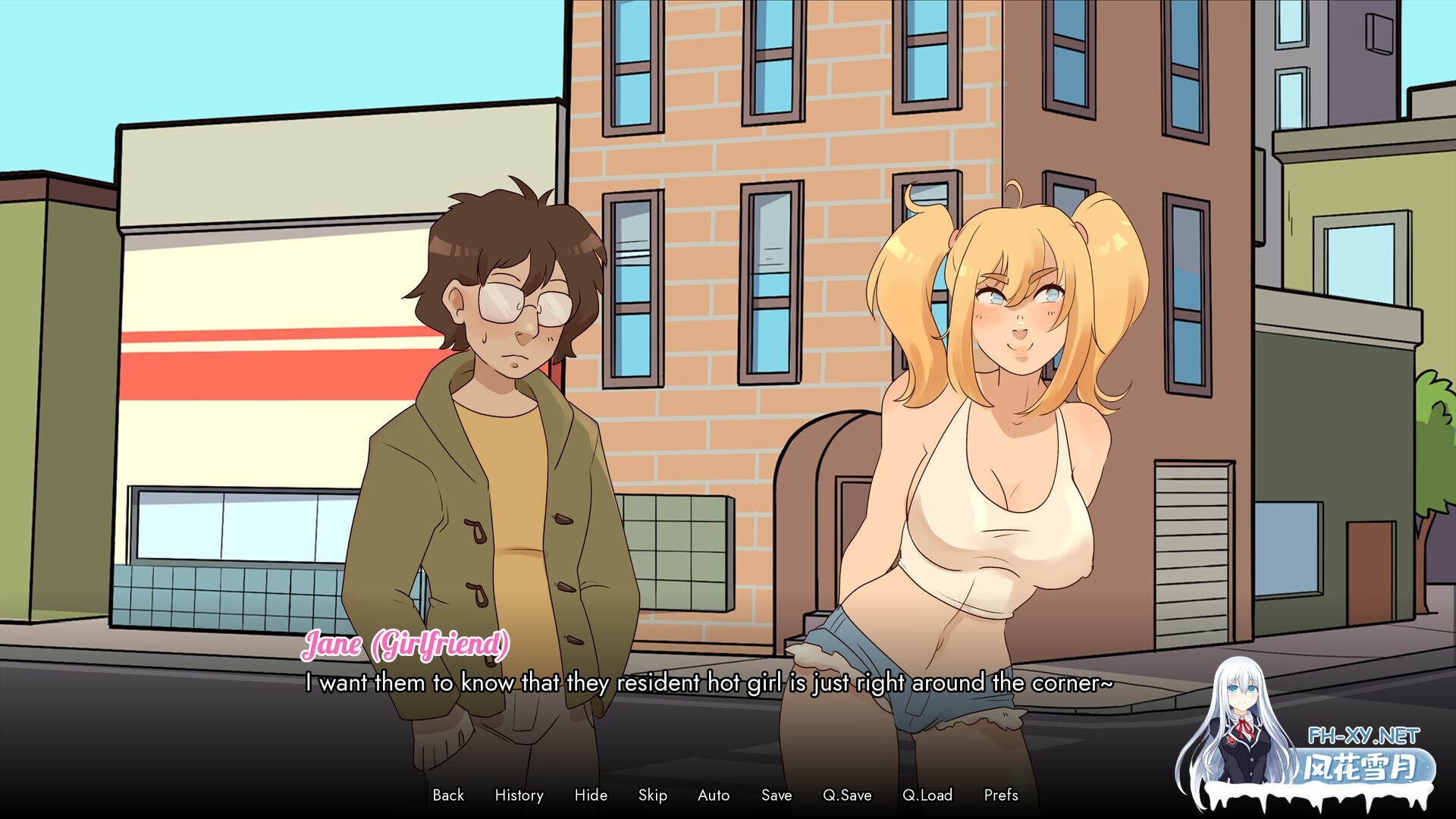
Task: Enable Skip mode
Action: 654,795
